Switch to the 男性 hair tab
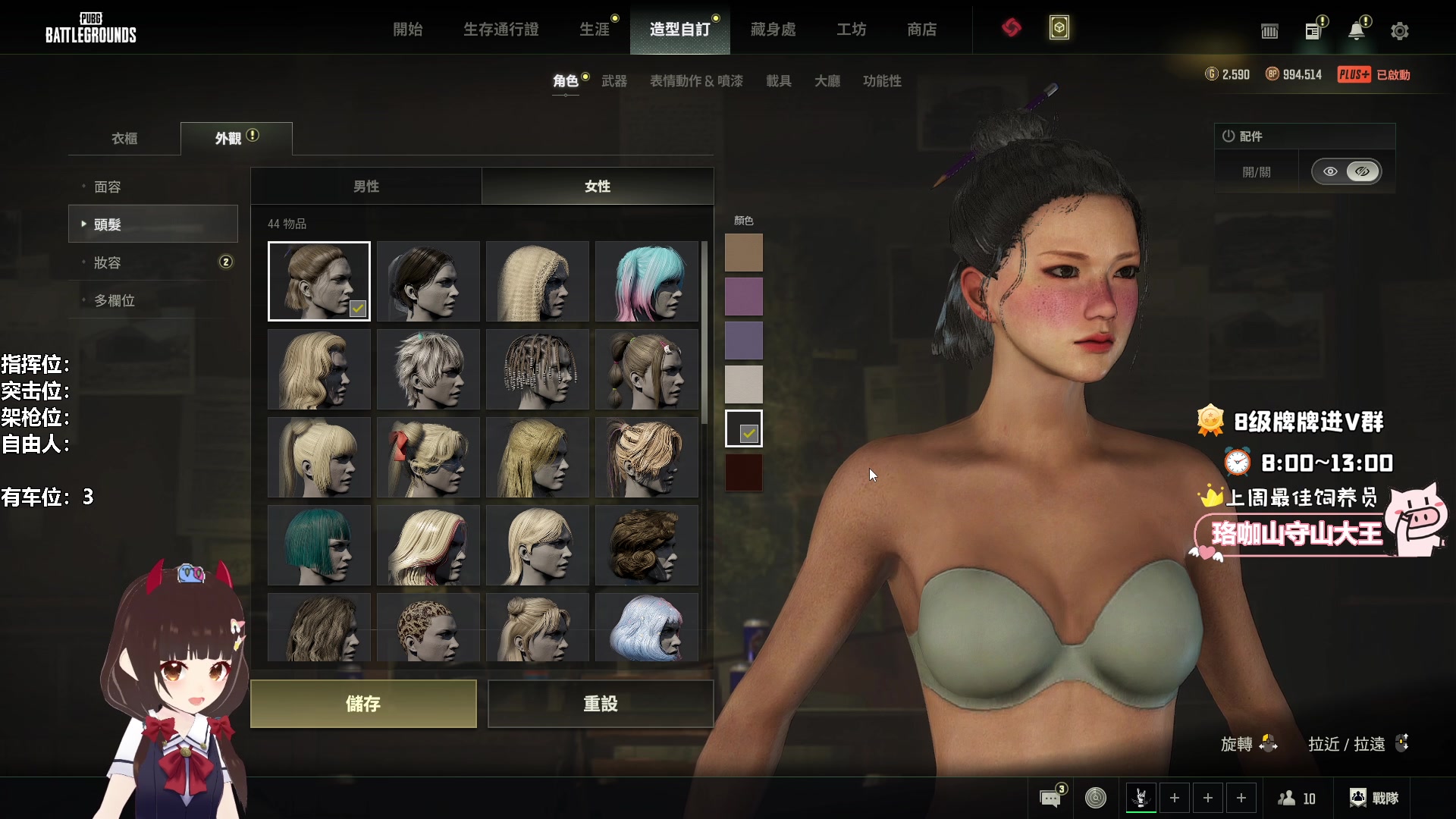The image size is (1456, 819). point(366,187)
